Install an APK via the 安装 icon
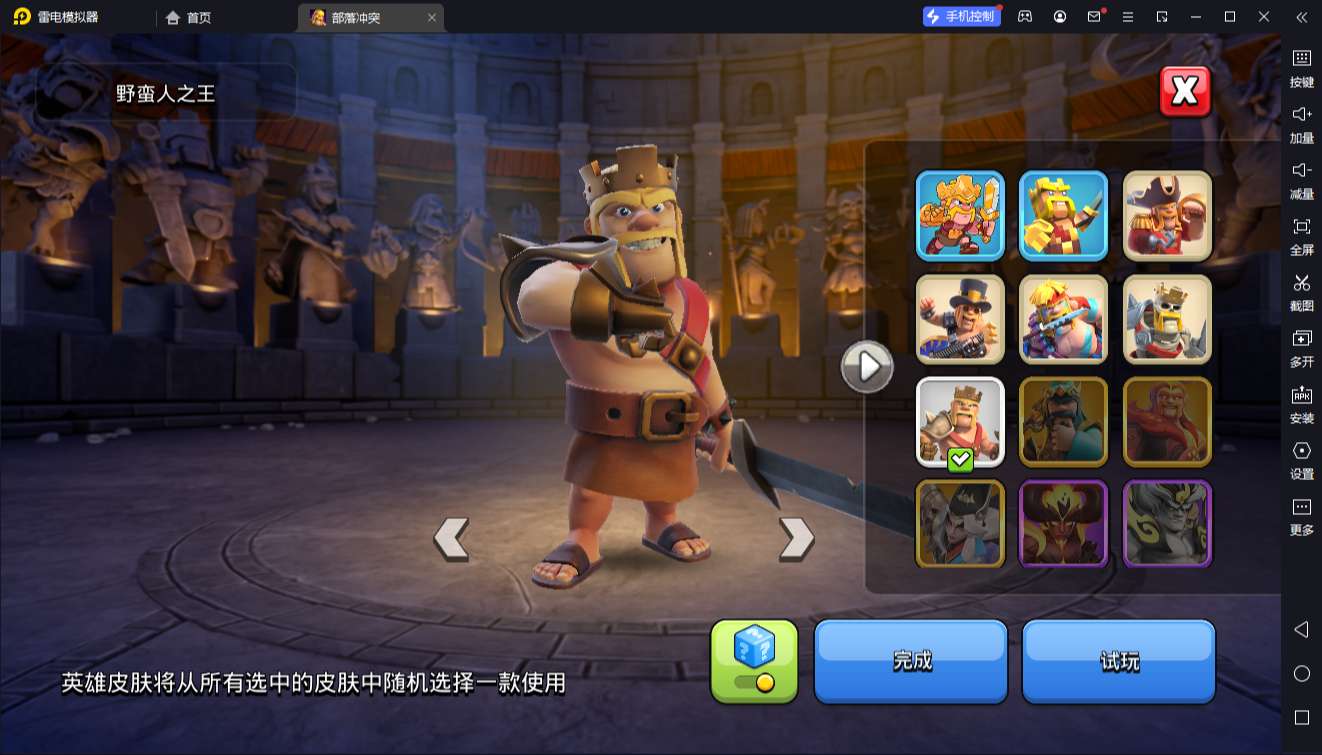This screenshot has height=755, width=1322. point(1303,404)
